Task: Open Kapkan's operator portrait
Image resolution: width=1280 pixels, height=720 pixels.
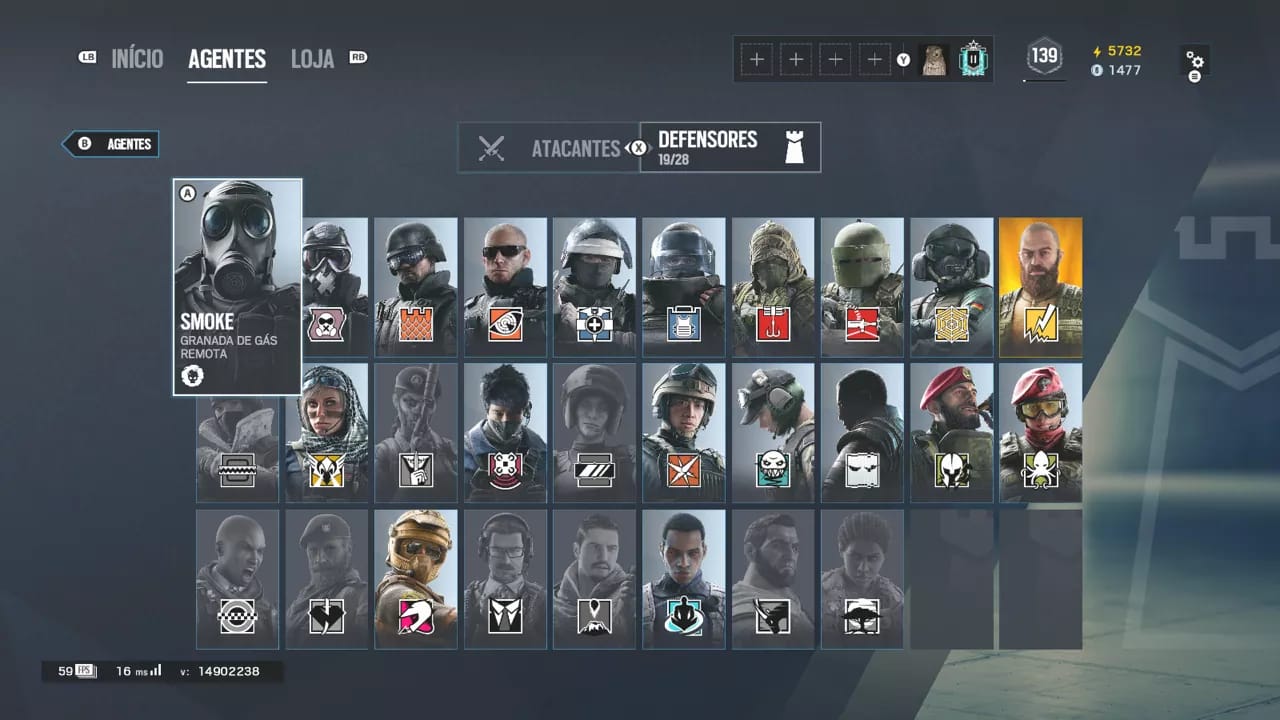Action: pos(773,290)
